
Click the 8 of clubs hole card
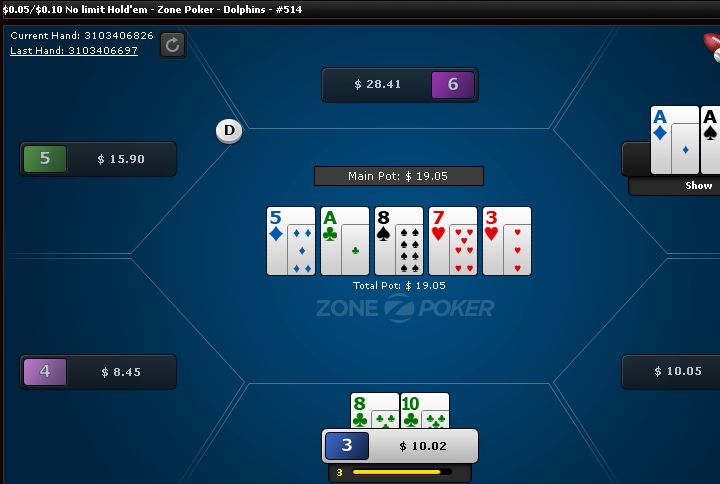361,411
